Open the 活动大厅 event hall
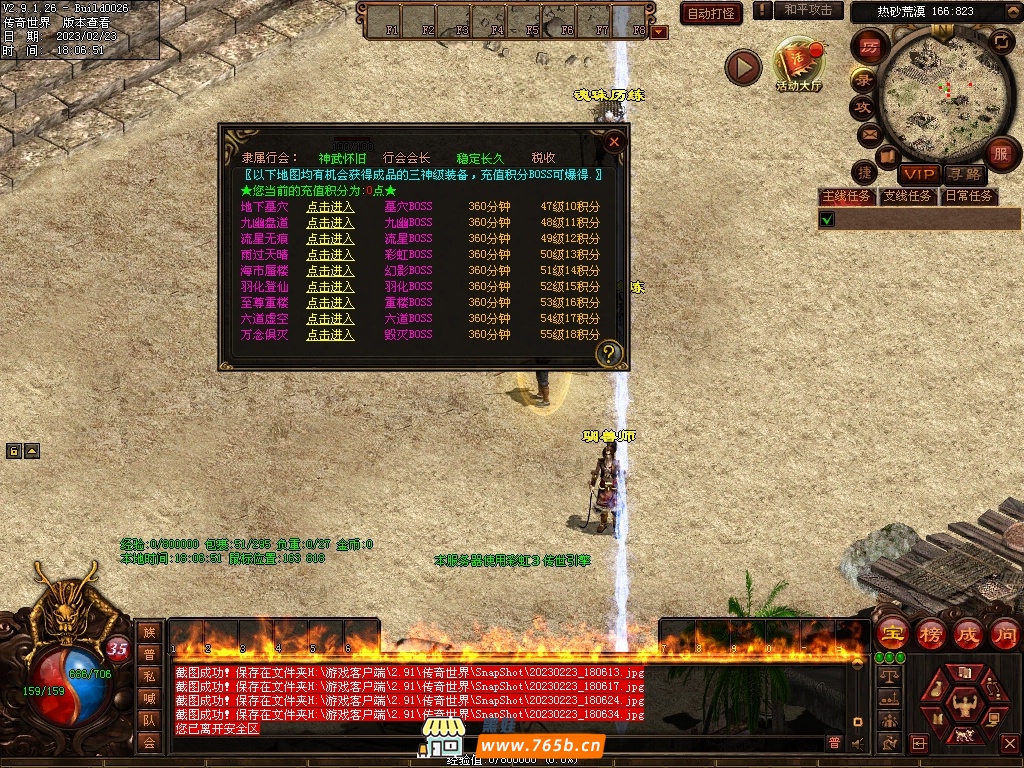This screenshot has width=1024, height=768. tap(798, 66)
